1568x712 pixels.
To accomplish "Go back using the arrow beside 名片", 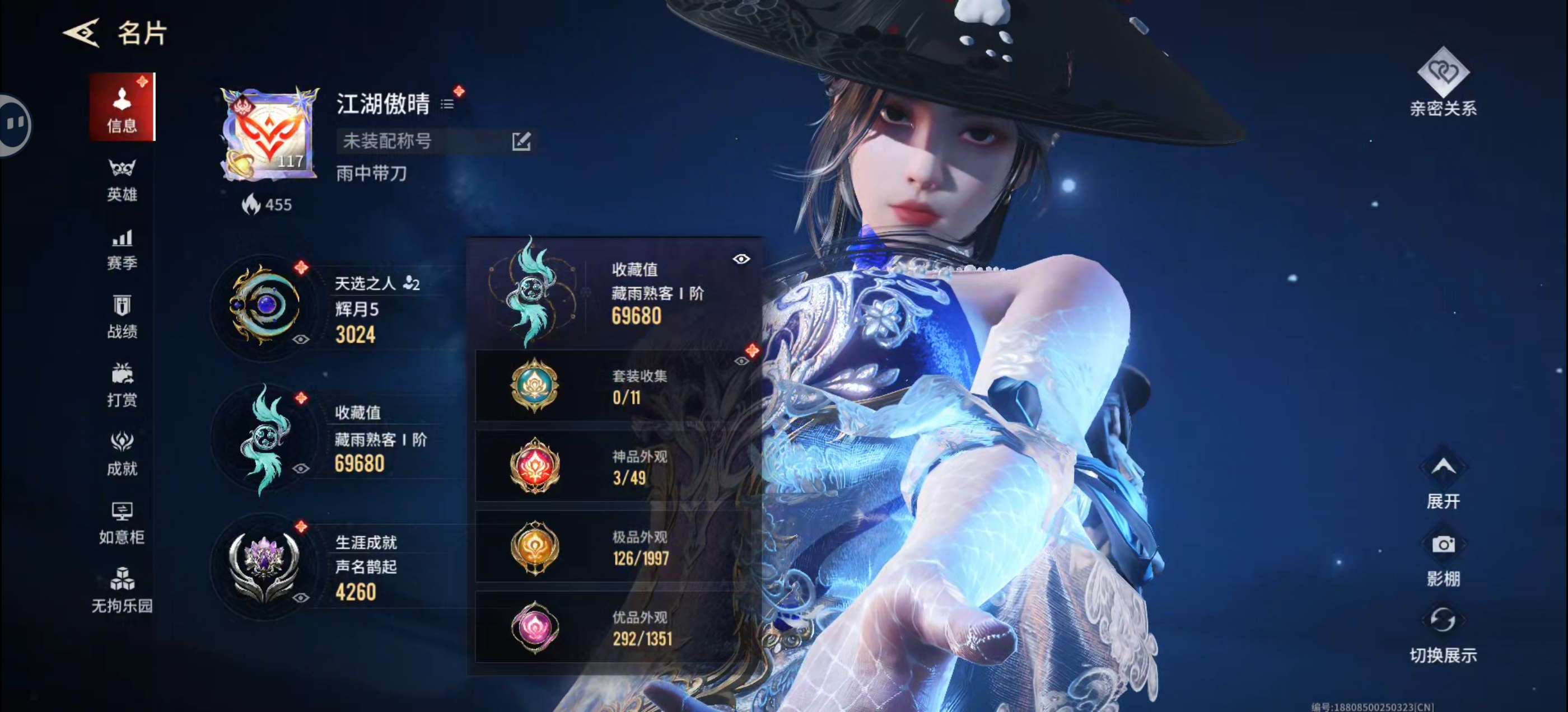I will (82, 33).
